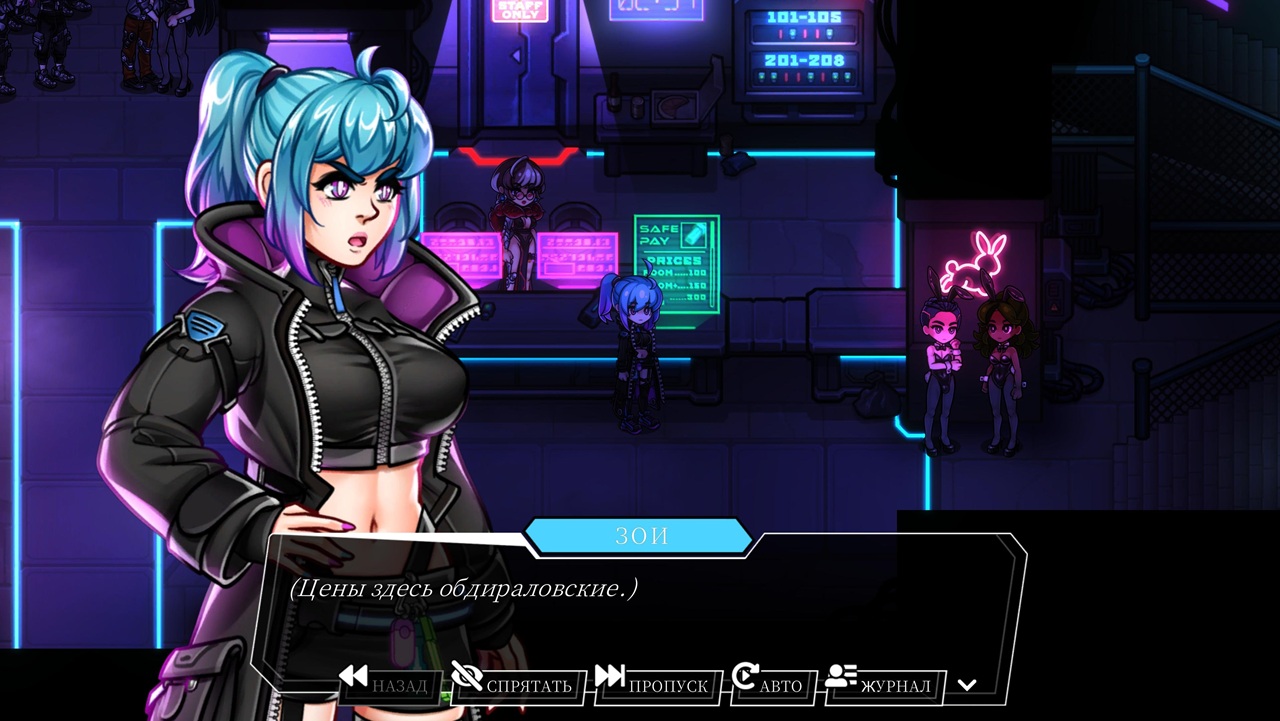Open the Журнал dialogue log
This screenshot has width=1280, height=721.
(x=882, y=684)
